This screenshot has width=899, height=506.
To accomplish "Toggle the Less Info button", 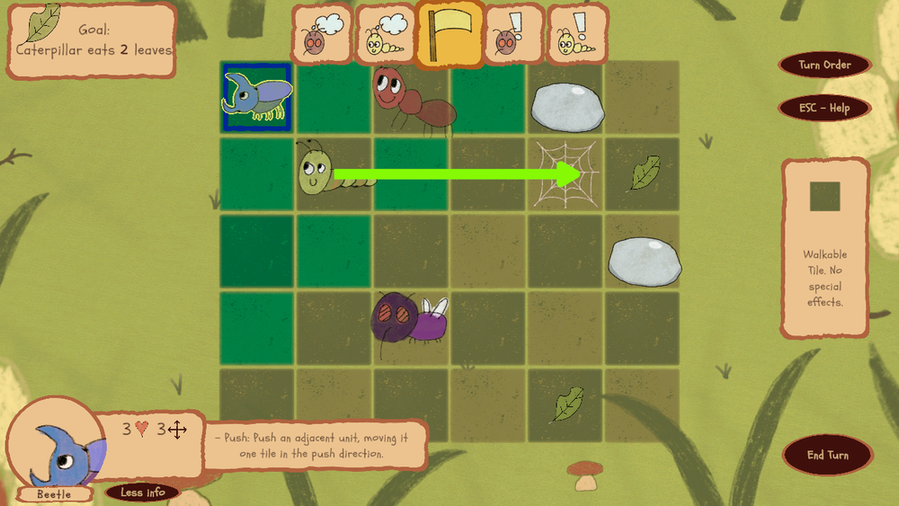I will click(x=142, y=491).
